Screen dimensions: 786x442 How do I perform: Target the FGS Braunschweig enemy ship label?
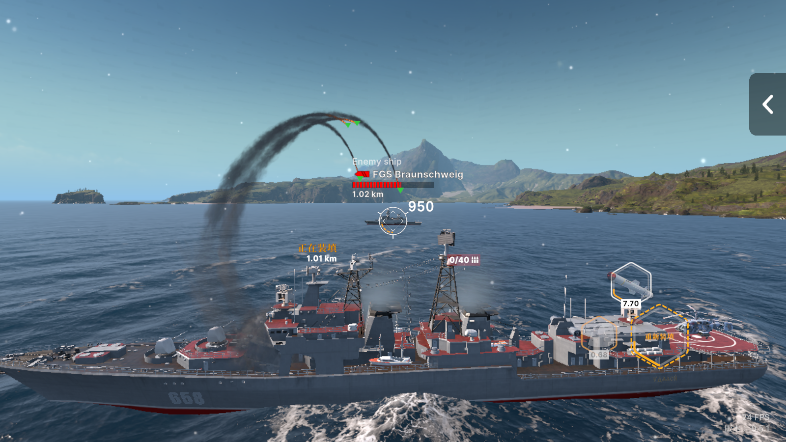pos(417,174)
